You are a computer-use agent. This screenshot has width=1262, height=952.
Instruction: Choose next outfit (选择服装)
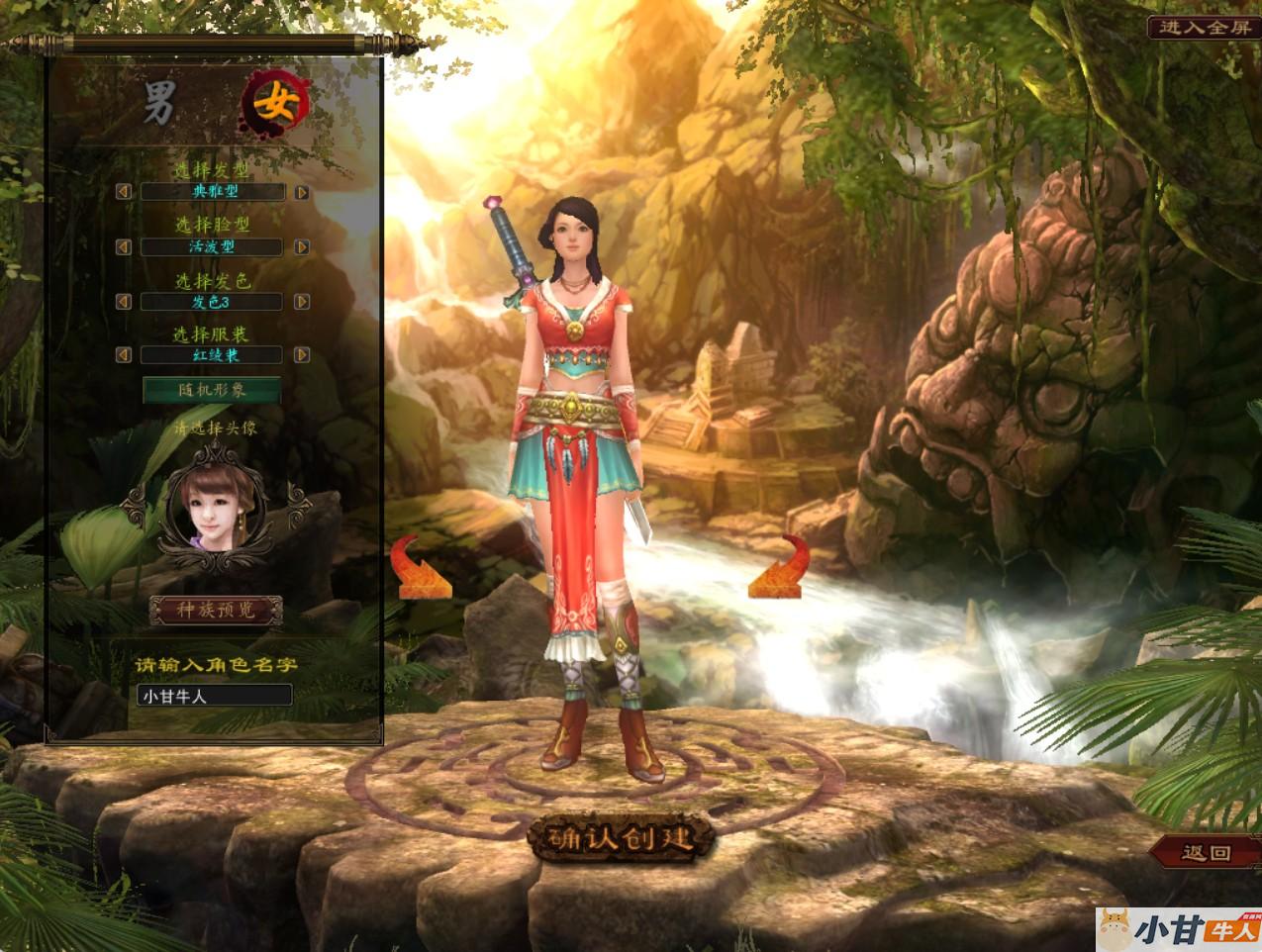(x=302, y=354)
